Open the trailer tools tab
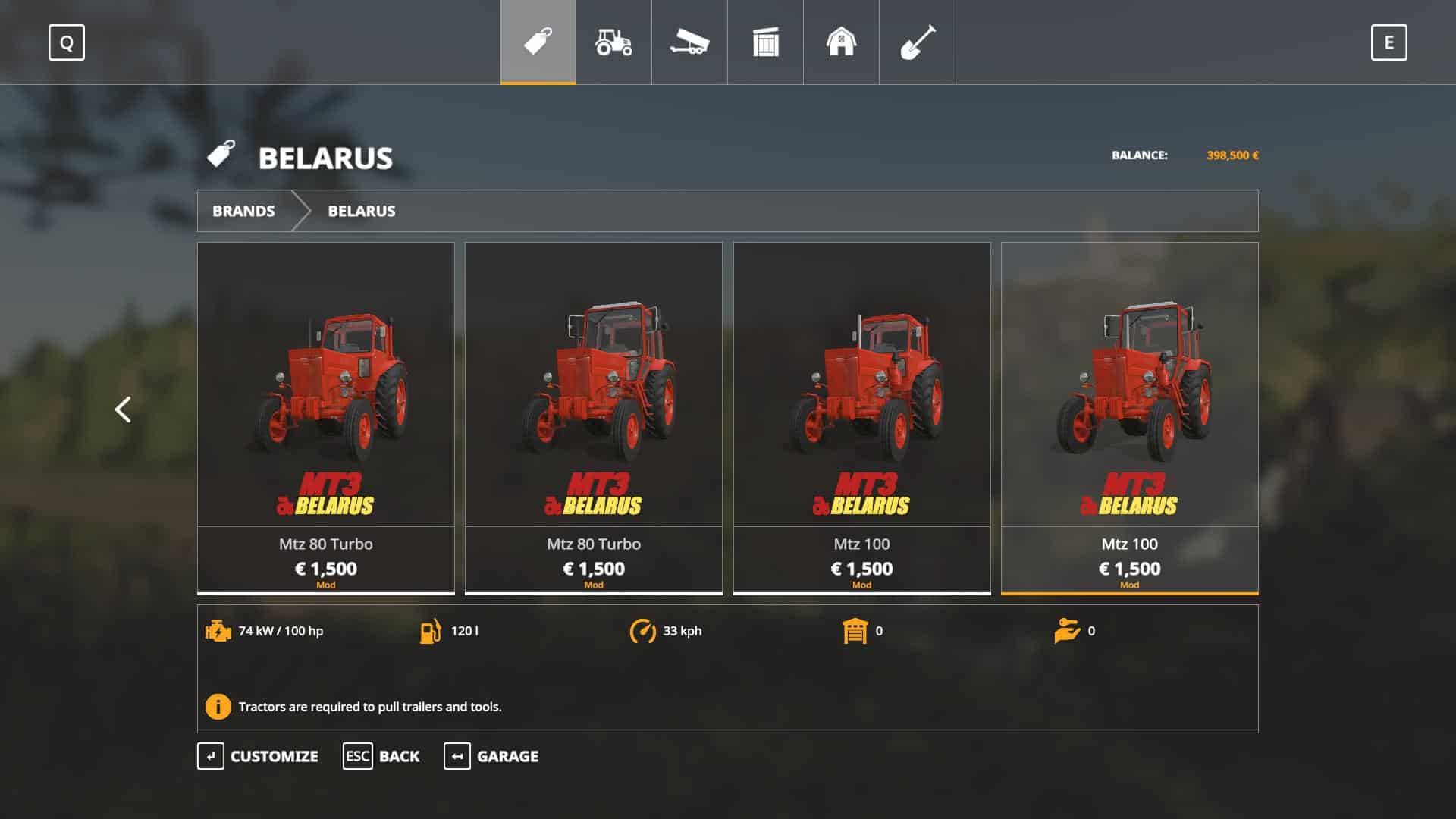This screenshot has height=819, width=1456. [x=689, y=42]
